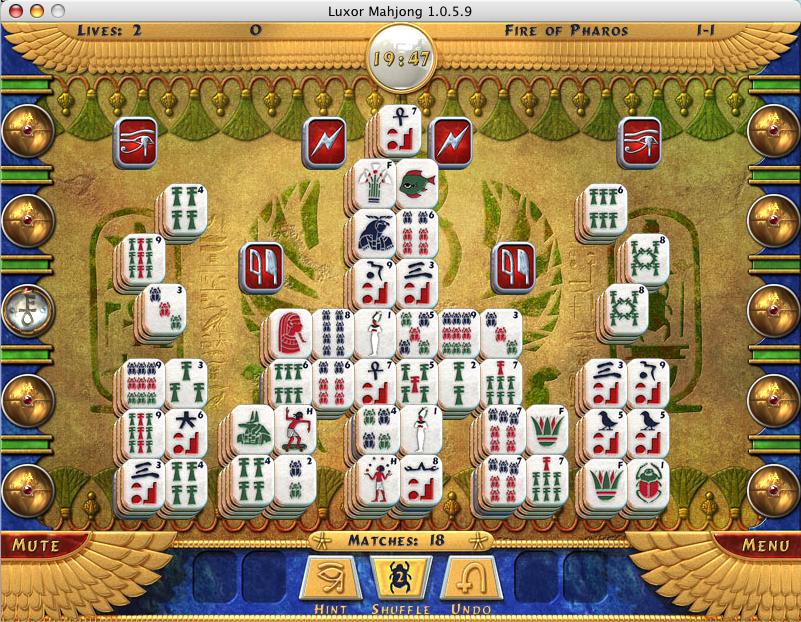Select the Horus falcon head tile
Image resolution: width=801 pixels, height=622 pixels.
tap(374, 234)
